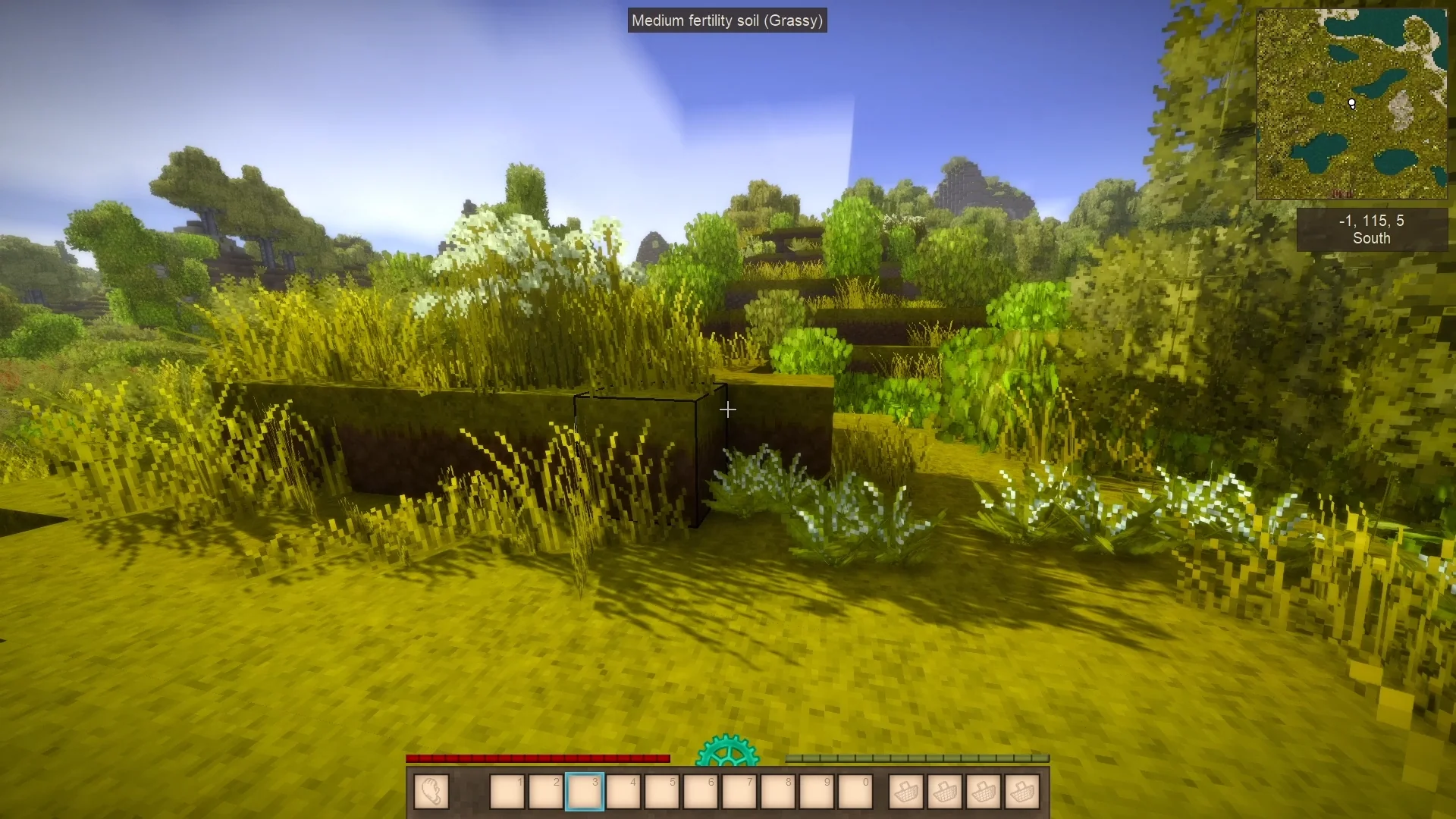
Task: Select hotbar slot number 5
Action: (662, 792)
